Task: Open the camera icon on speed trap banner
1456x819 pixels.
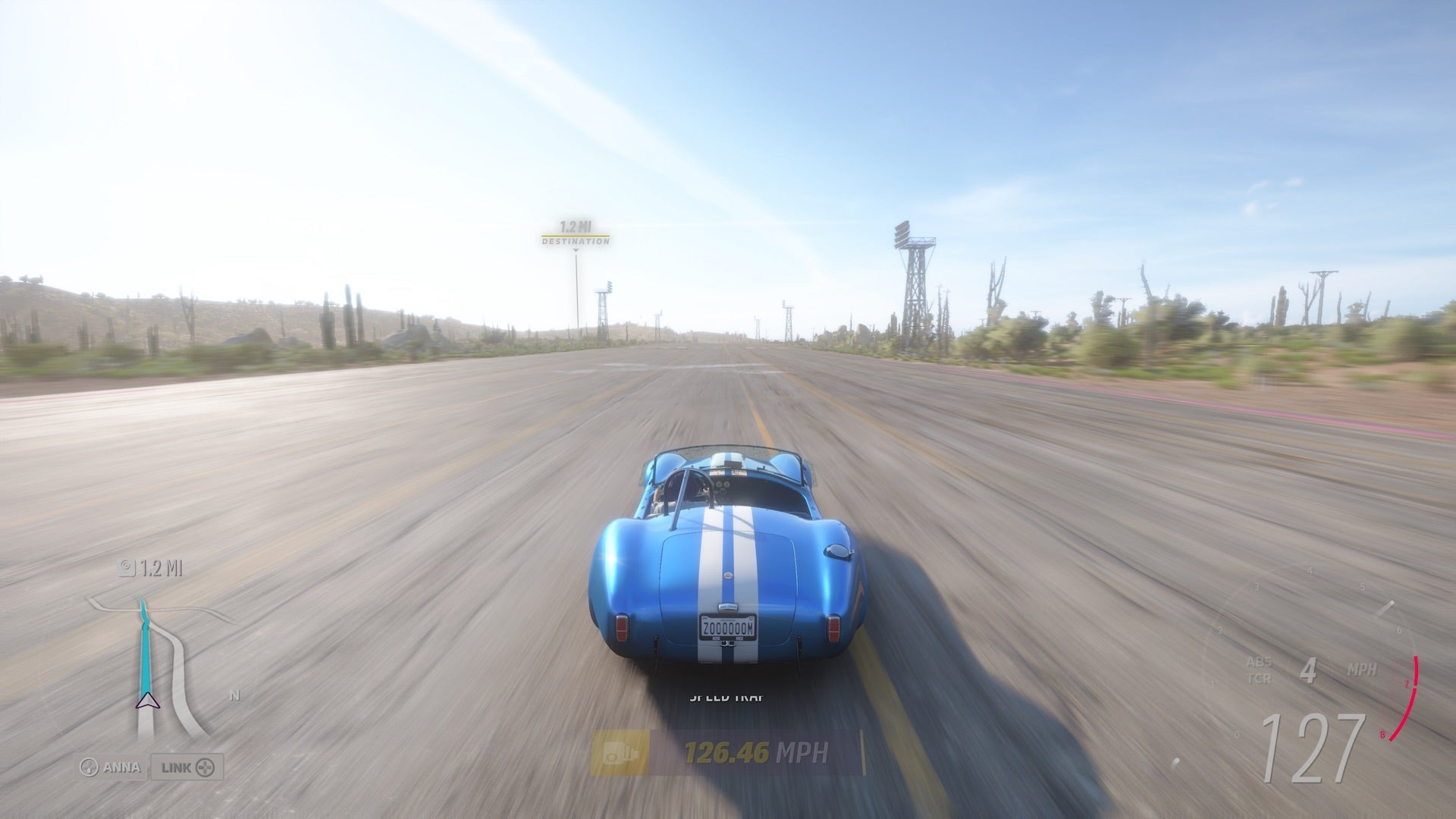Action: 620,753
